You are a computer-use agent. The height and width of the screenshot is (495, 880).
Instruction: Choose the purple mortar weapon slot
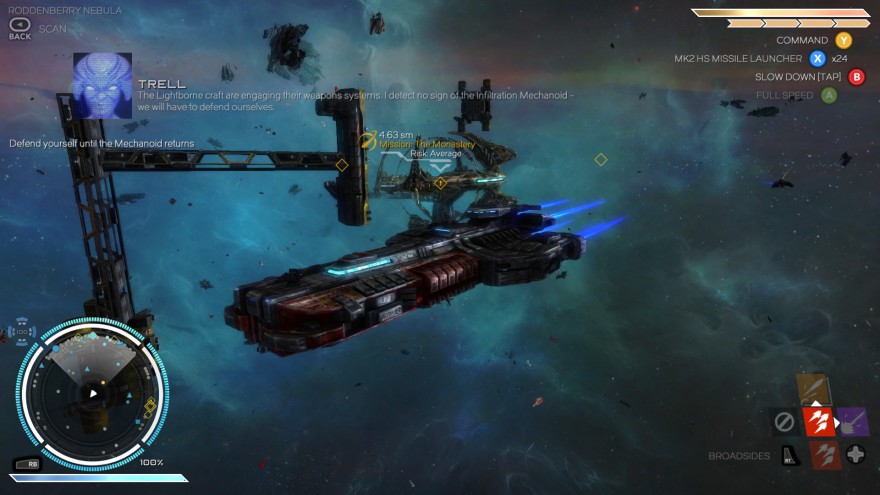pyautogui.click(x=852, y=422)
